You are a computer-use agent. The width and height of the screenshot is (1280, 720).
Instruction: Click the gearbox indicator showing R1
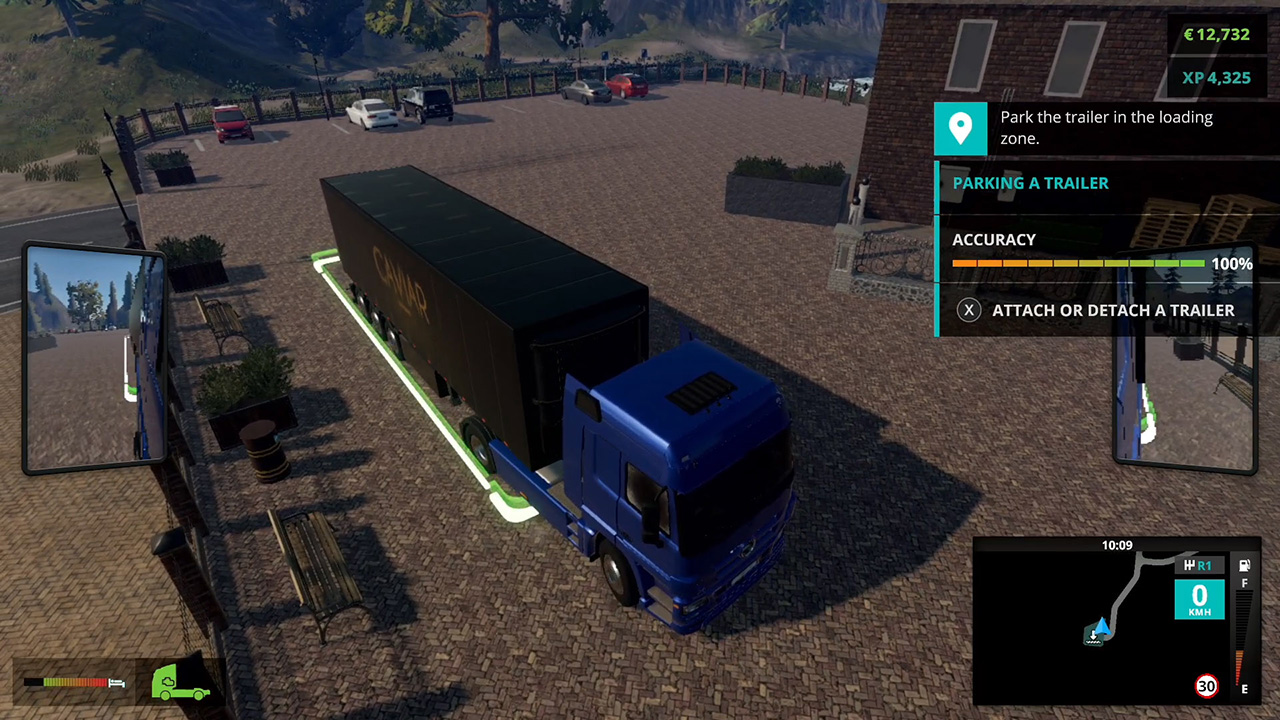click(x=1199, y=565)
